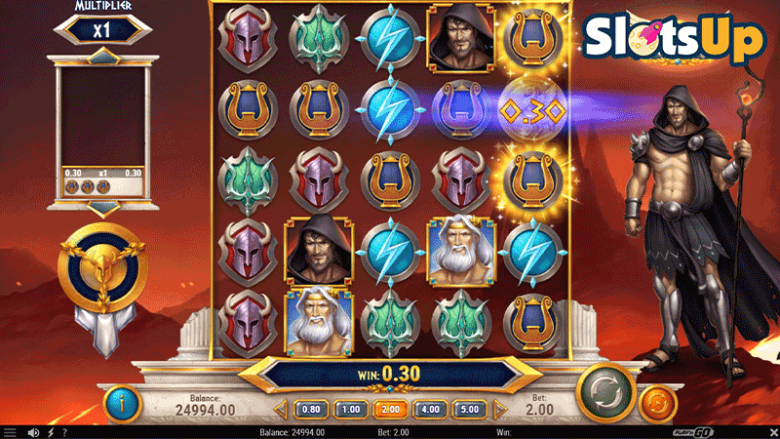780x439 pixels.
Task: Set the bet to 0.80
Action: point(311,409)
